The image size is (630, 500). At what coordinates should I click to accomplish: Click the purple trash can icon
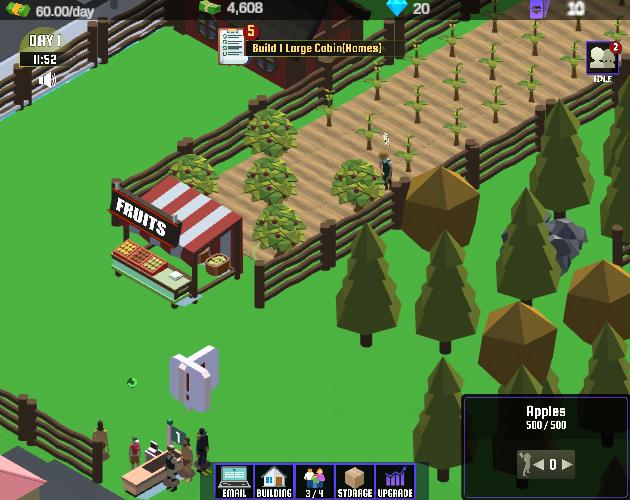[x=537, y=9]
